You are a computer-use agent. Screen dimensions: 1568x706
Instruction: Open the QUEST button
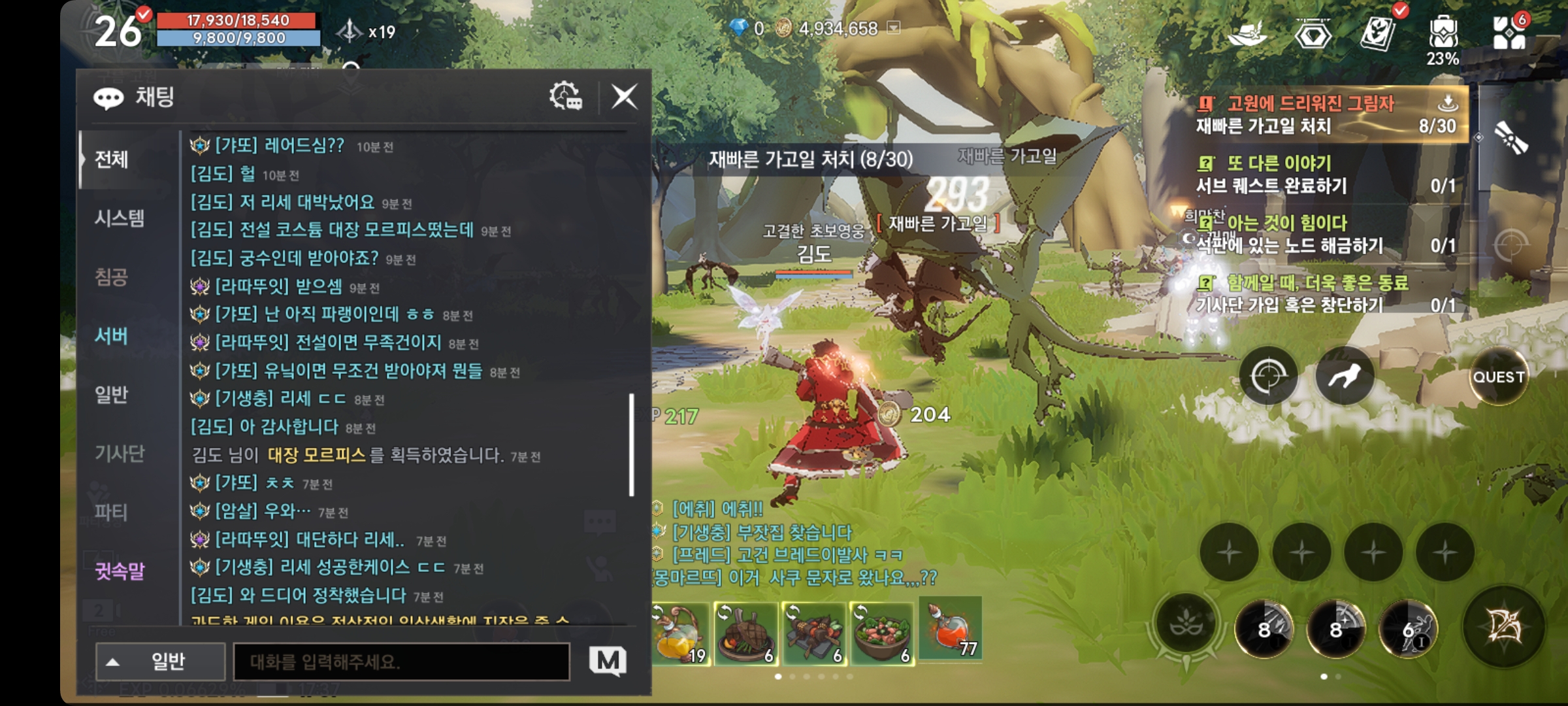(1498, 377)
